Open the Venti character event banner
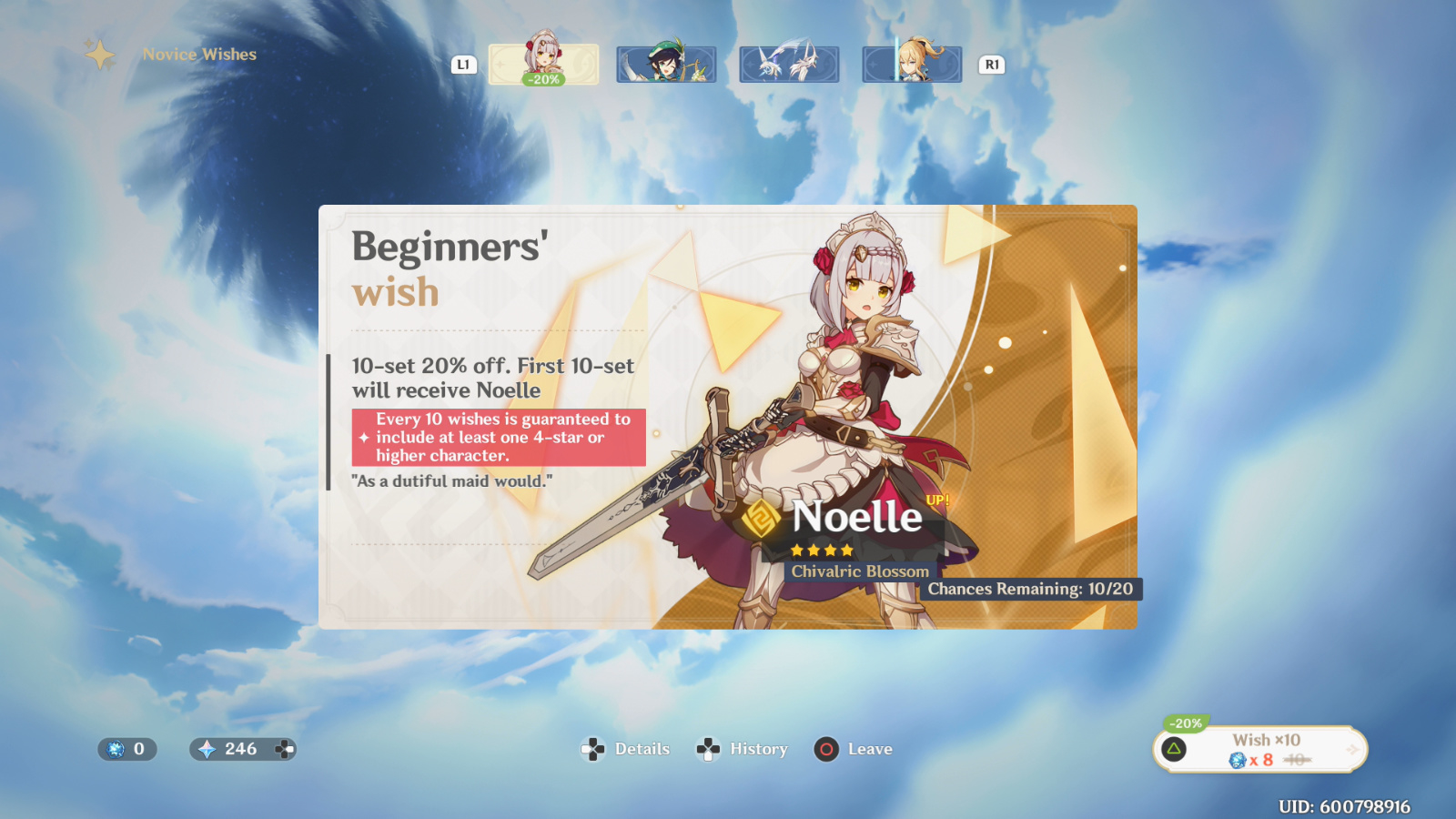This screenshot has height=819, width=1456. pos(666,64)
